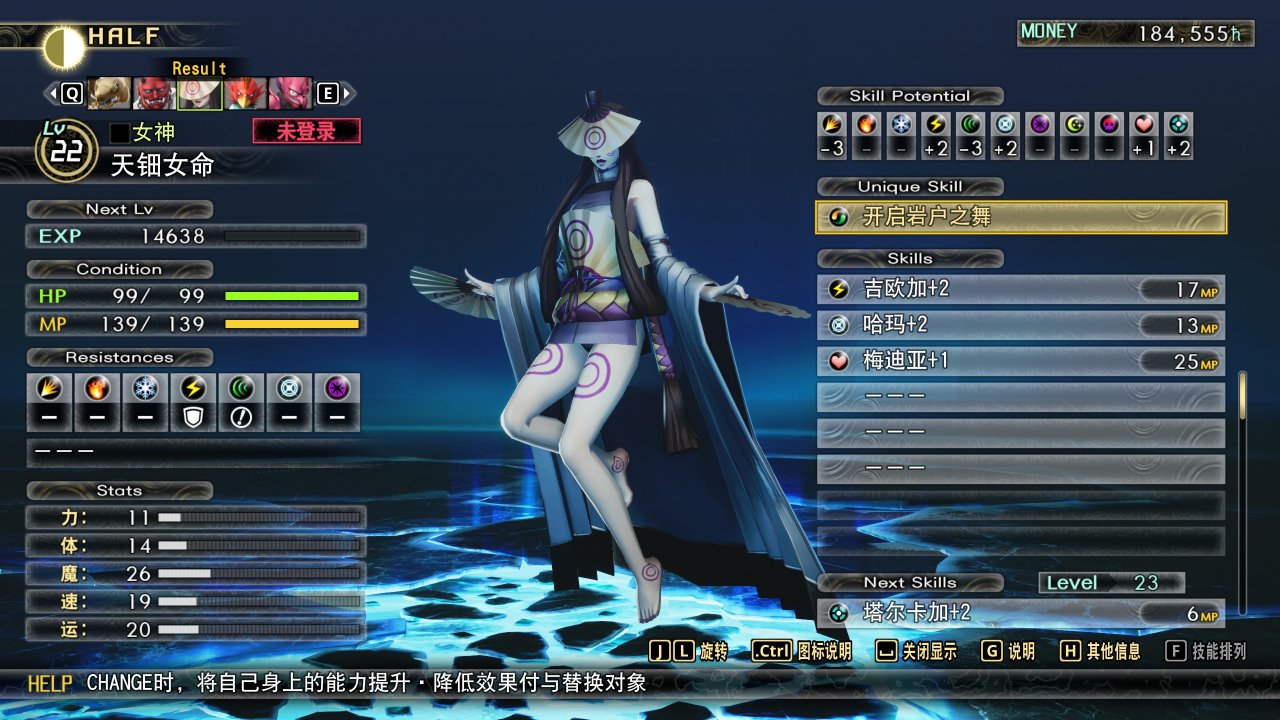Open 其他信息 other information

click(1102, 652)
